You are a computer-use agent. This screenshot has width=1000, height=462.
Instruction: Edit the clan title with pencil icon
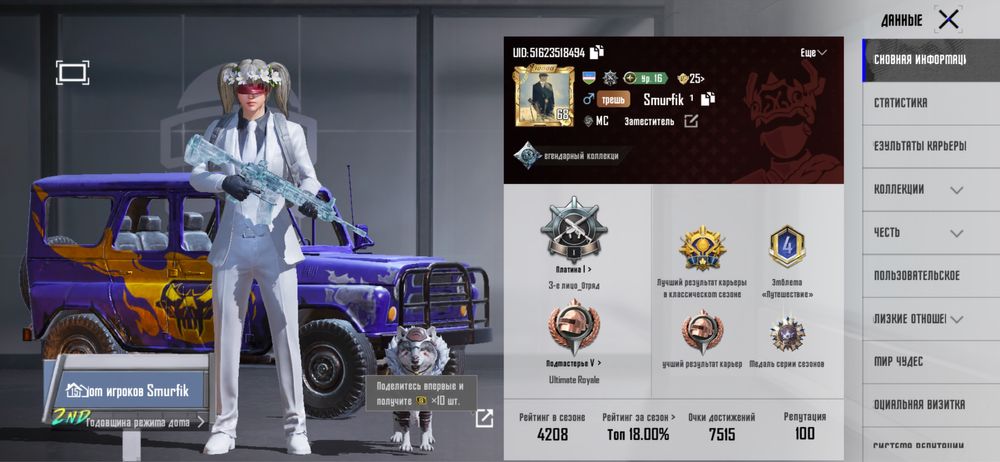click(690, 121)
